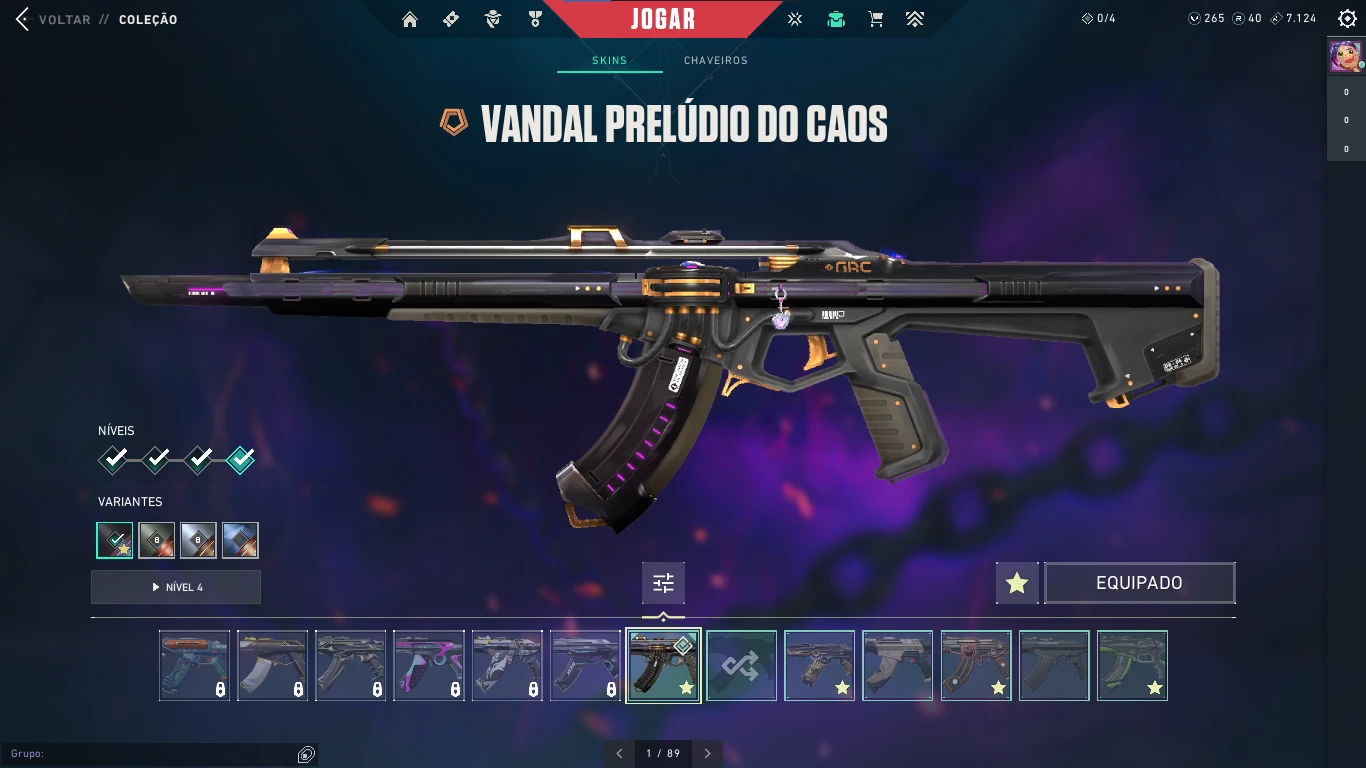This screenshot has width=1366, height=768.
Task: Play the Nível 4 preview
Action: (x=176, y=587)
